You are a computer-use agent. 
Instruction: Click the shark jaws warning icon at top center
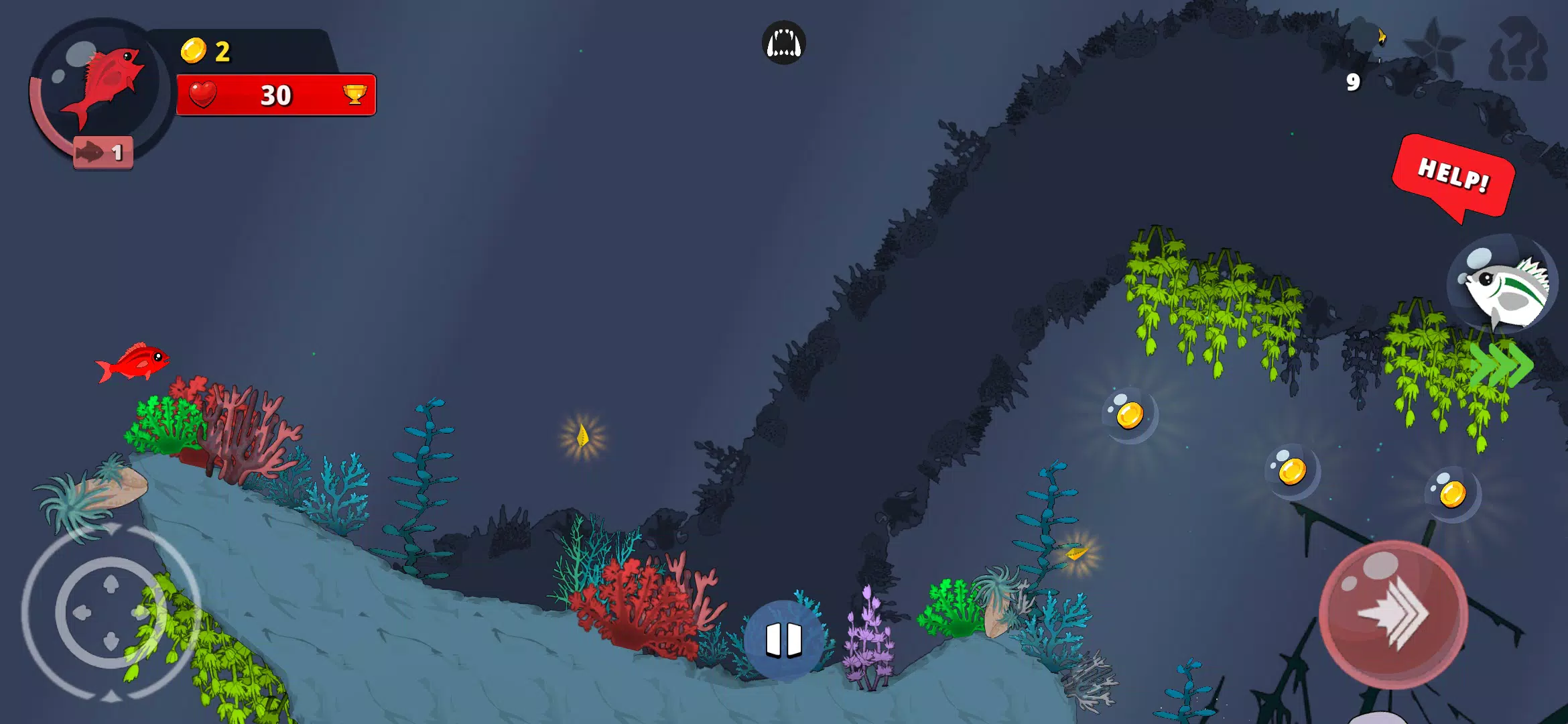tap(783, 42)
